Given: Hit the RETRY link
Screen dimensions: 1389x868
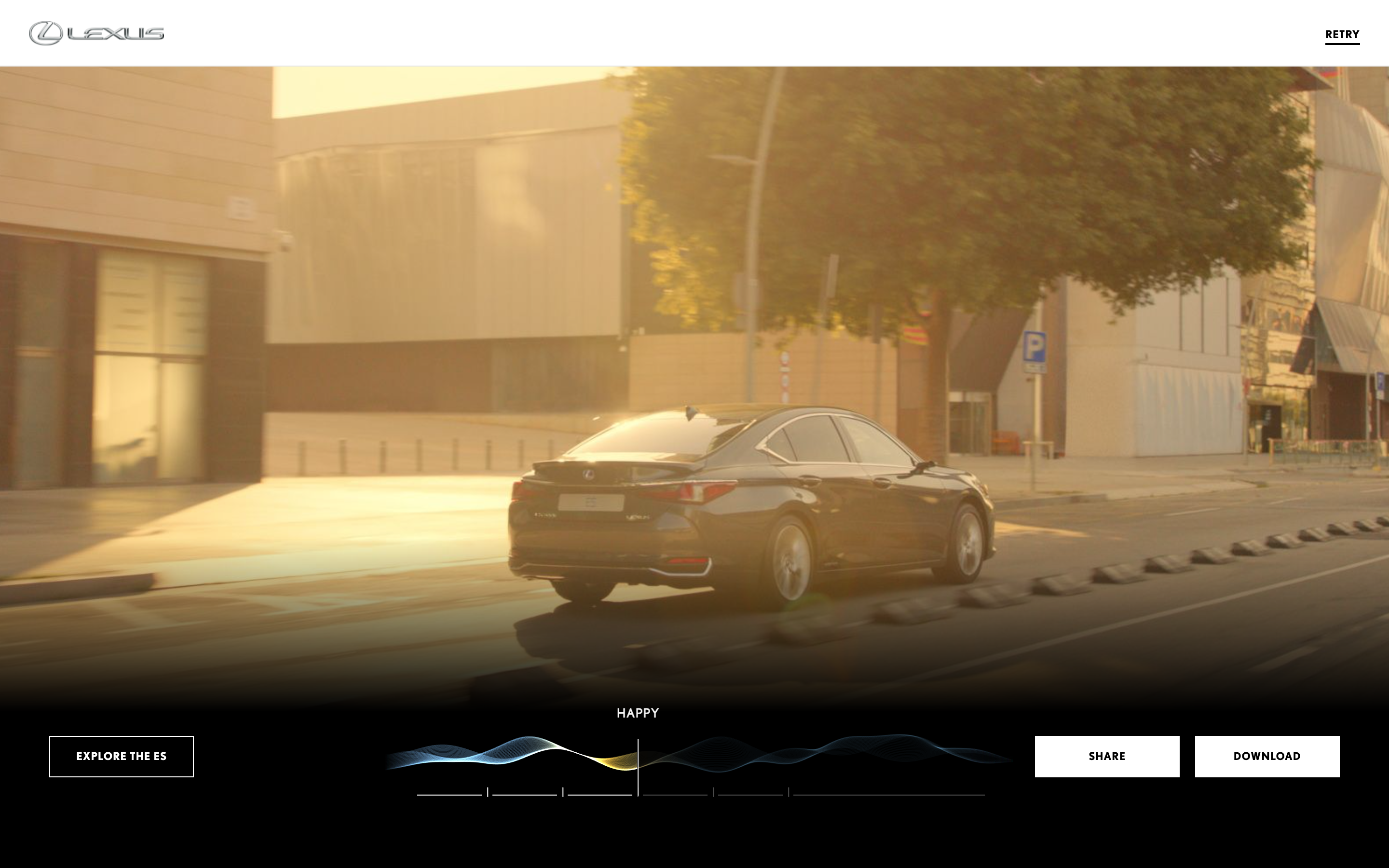Looking at the screenshot, I should coord(1341,34).
